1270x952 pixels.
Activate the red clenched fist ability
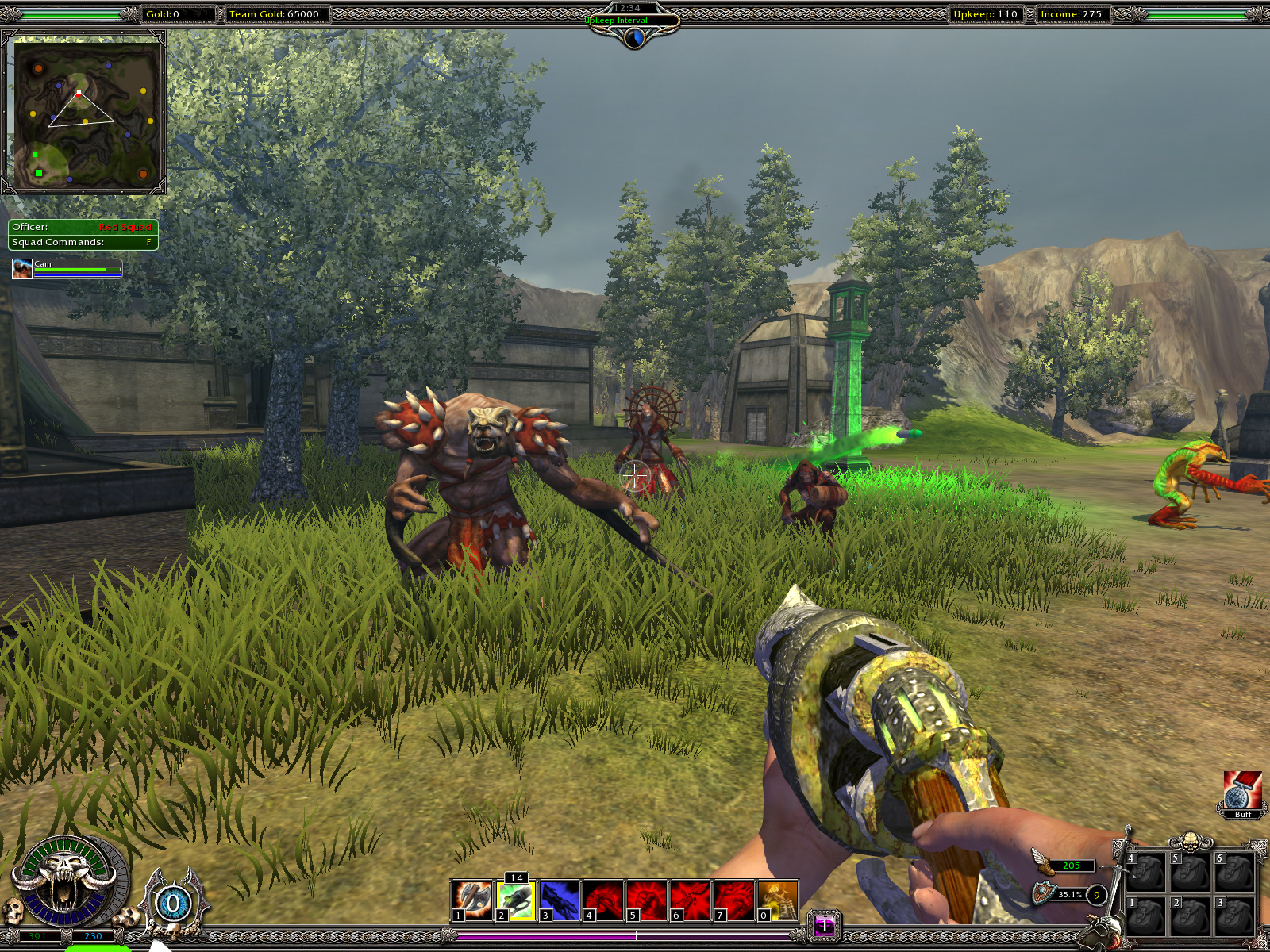[x=647, y=900]
